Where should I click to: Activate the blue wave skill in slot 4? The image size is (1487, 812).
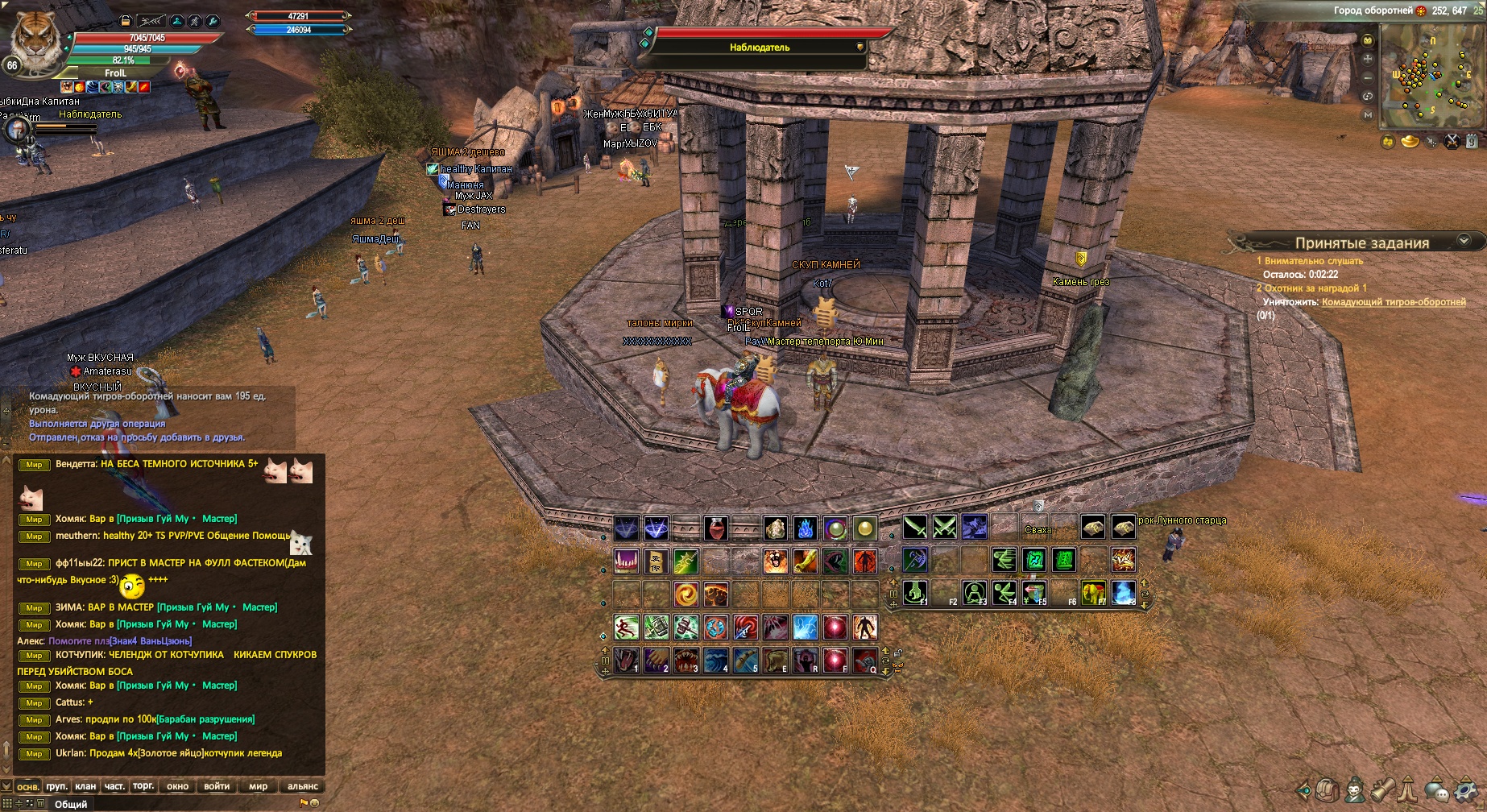(x=715, y=661)
